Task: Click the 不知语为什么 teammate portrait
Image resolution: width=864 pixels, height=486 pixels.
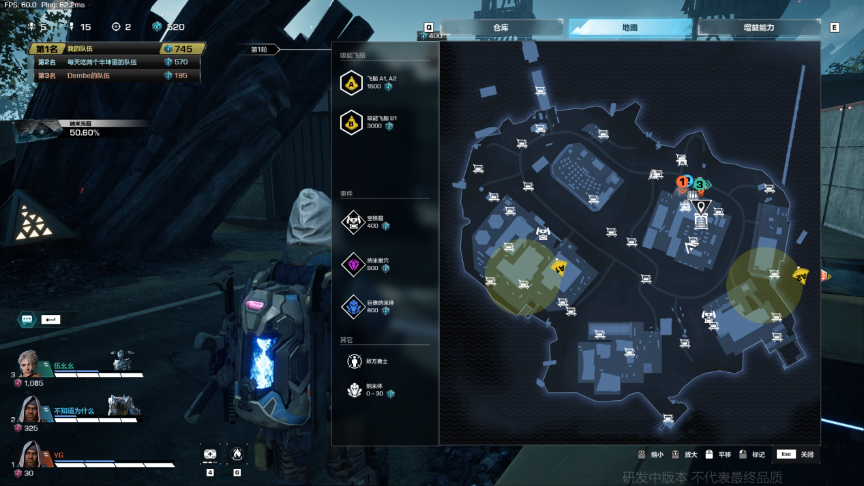Action: point(32,409)
